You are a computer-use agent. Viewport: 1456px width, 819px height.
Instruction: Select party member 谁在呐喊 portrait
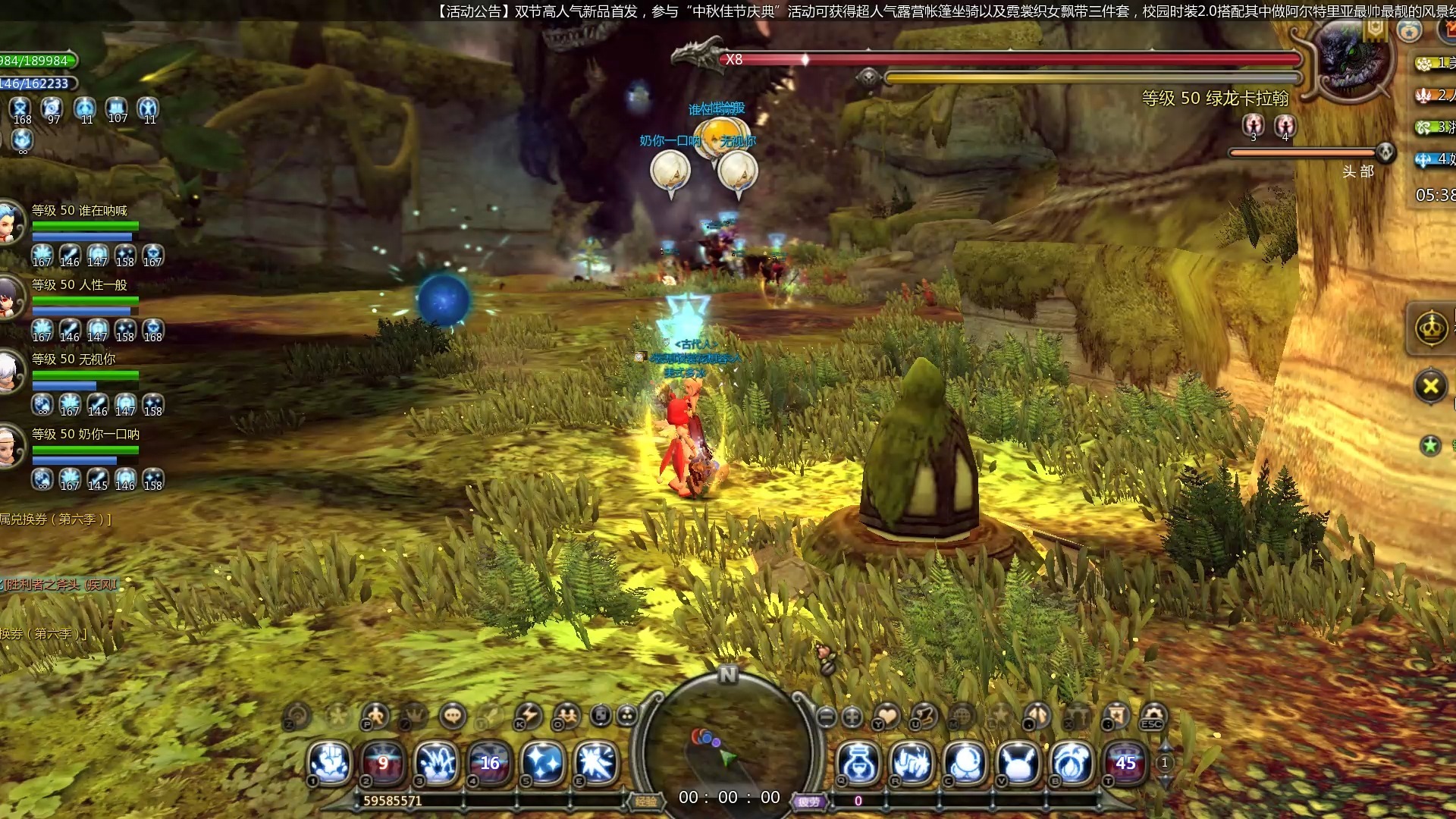click(x=11, y=222)
